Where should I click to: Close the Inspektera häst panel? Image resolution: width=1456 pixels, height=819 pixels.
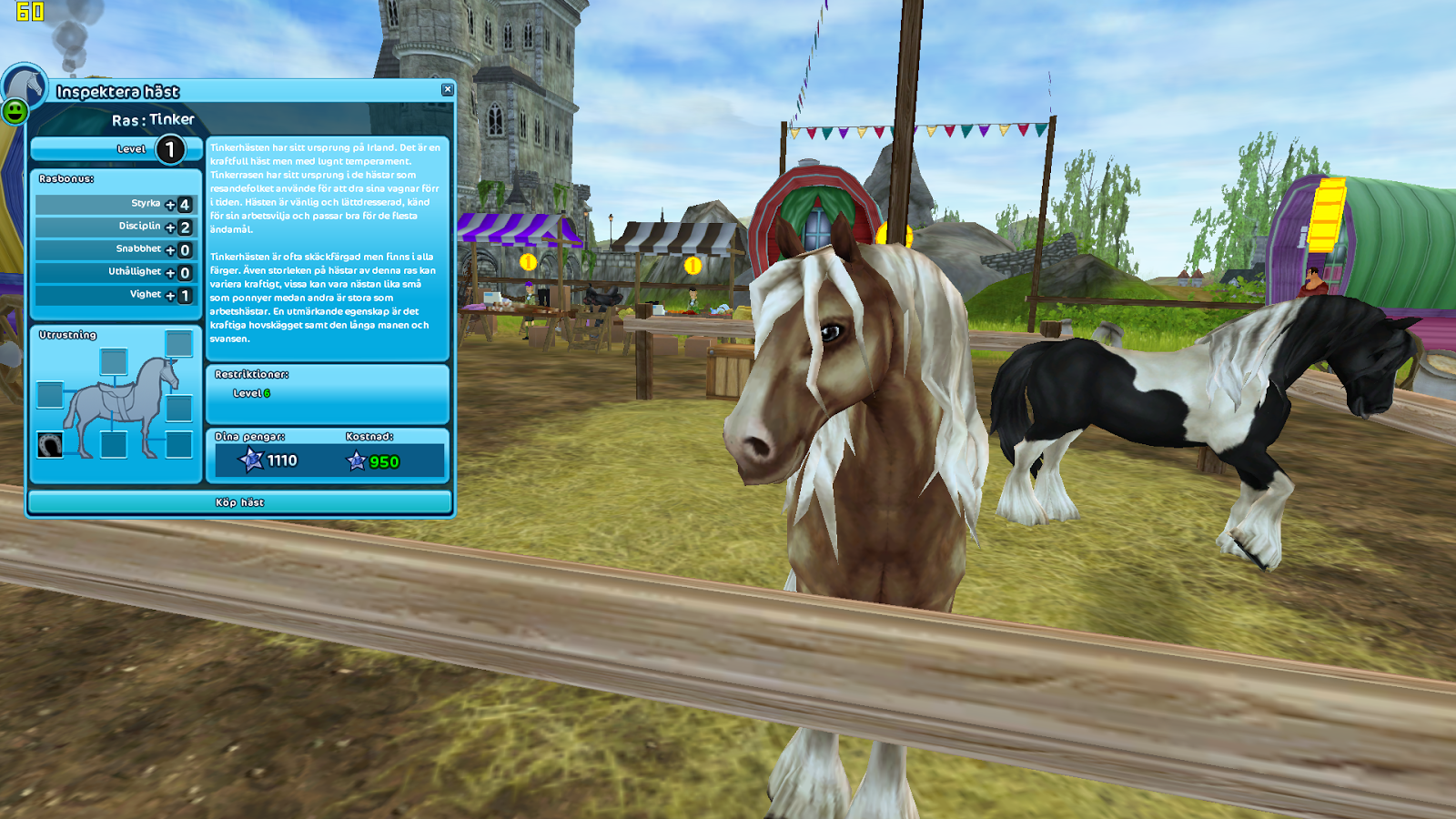[x=446, y=88]
